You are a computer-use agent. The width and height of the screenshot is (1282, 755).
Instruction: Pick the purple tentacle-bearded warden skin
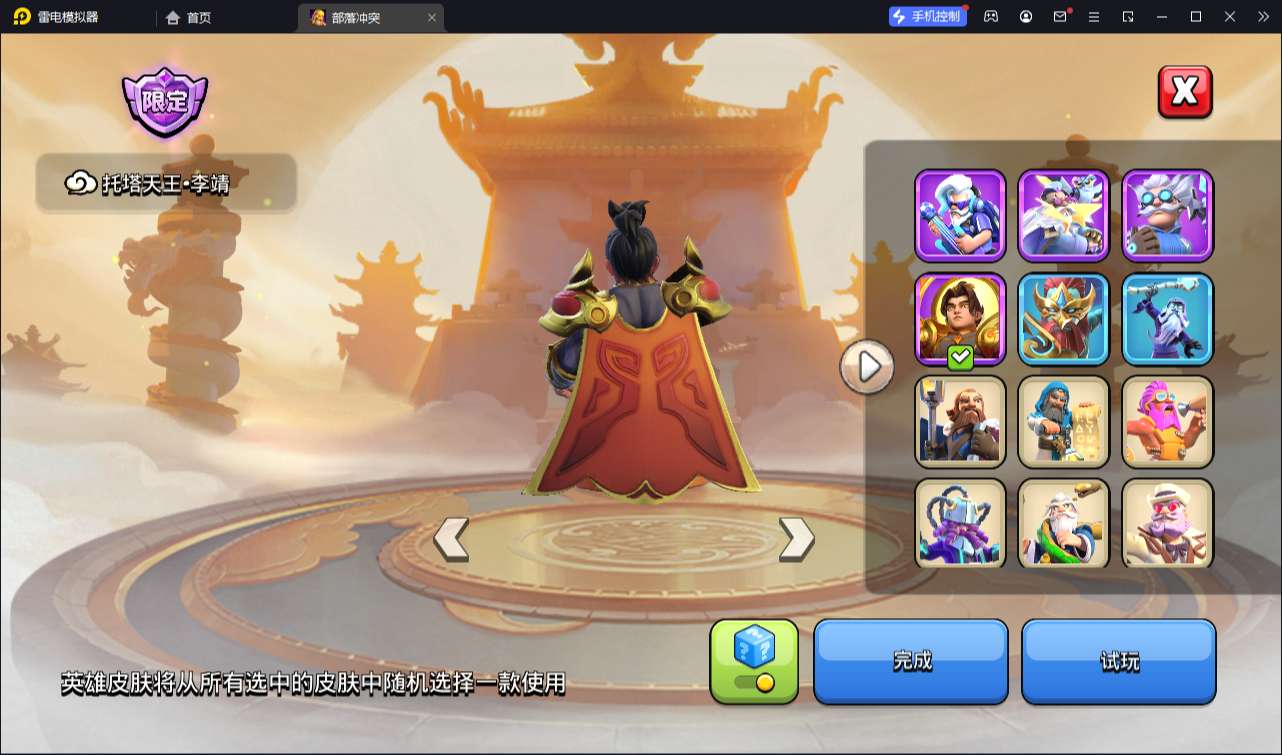coord(960,523)
